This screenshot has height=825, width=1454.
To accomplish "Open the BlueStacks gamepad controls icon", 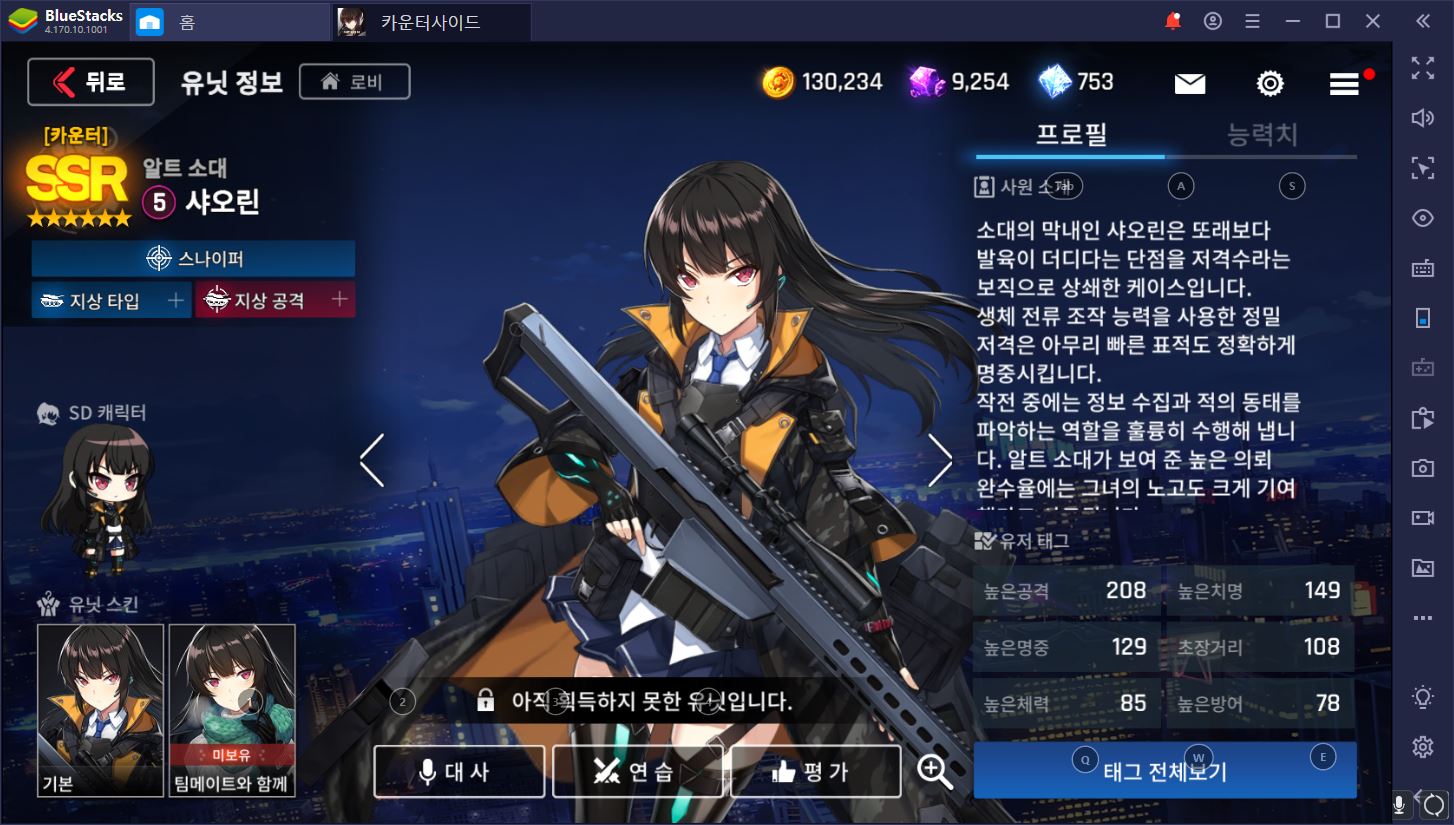I will pyautogui.click(x=1422, y=368).
